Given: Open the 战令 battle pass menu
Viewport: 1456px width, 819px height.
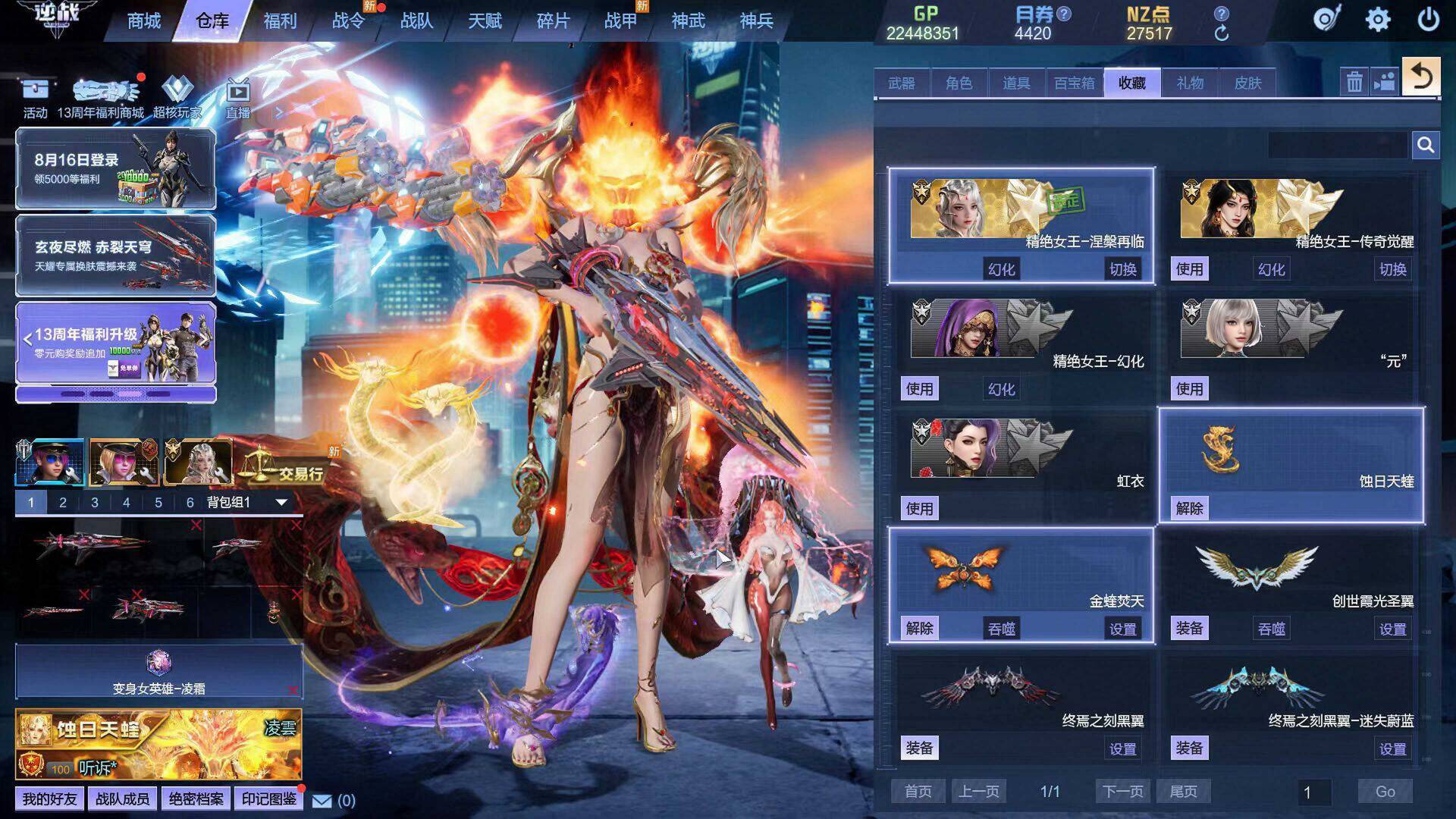Looking at the screenshot, I should (348, 21).
